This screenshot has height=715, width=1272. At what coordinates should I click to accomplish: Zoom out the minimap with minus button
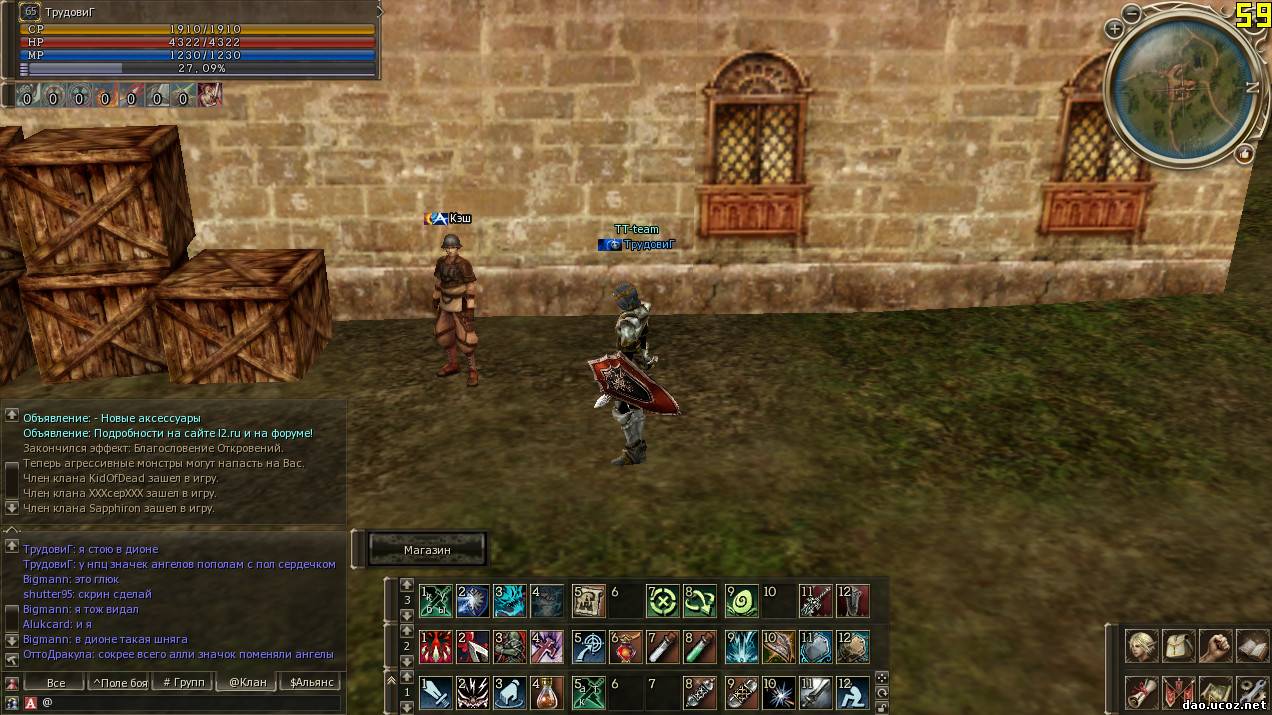pos(1131,14)
